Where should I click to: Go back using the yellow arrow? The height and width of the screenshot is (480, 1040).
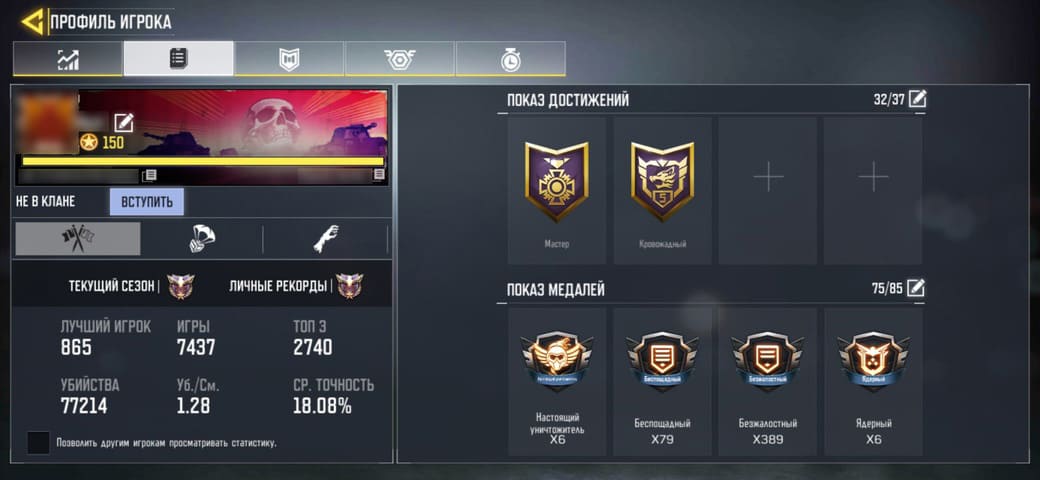click(32, 21)
